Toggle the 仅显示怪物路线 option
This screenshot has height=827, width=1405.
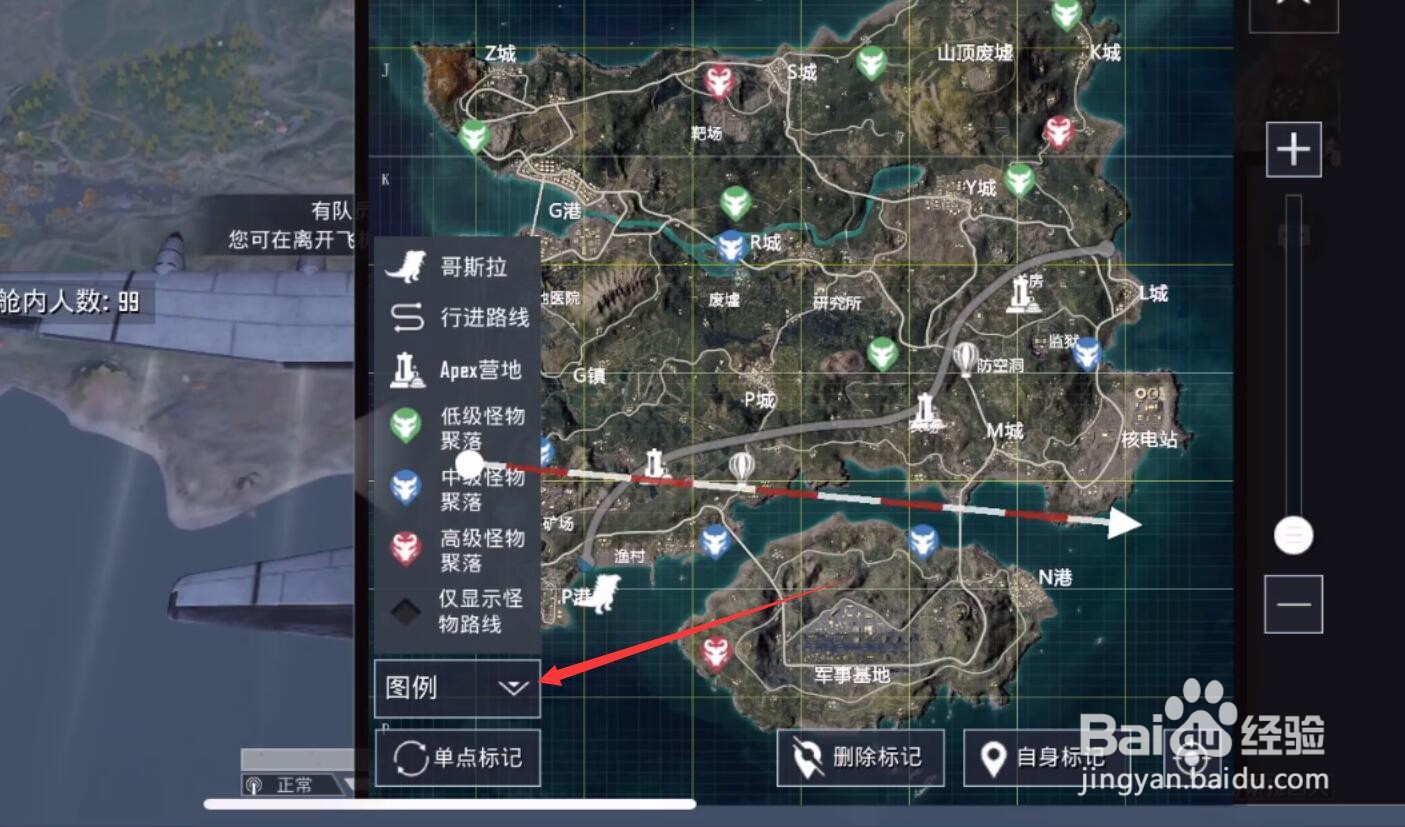[406, 611]
